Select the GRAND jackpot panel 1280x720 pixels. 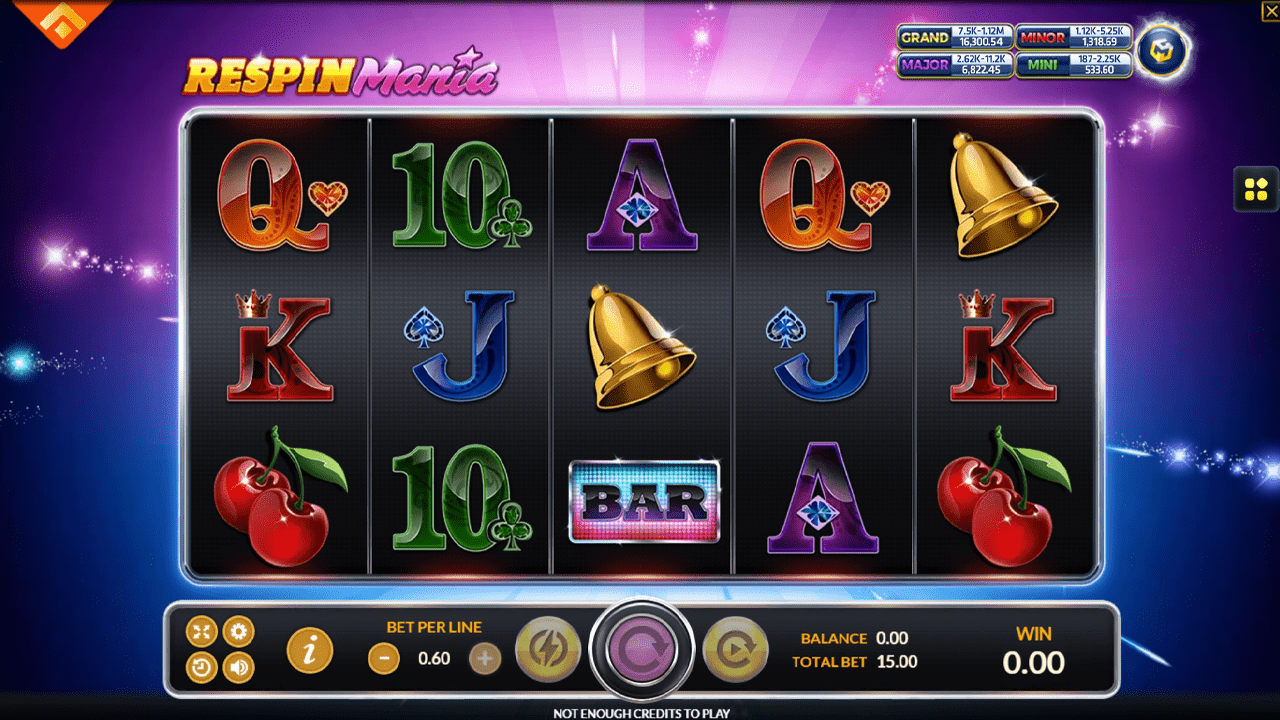(x=955, y=38)
